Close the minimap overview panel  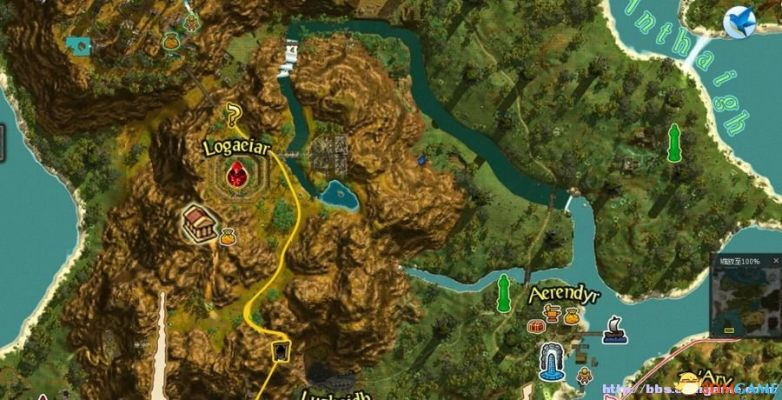[776, 260]
